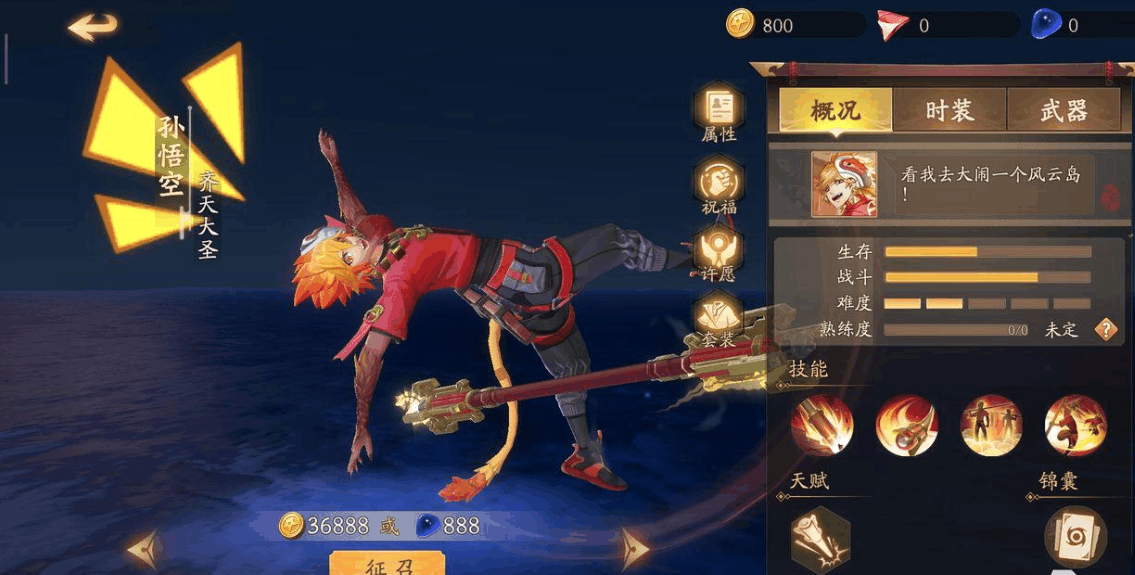
Task: Show the previous hero with left arrow
Action: pyautogui.click(x=143, y=547)
